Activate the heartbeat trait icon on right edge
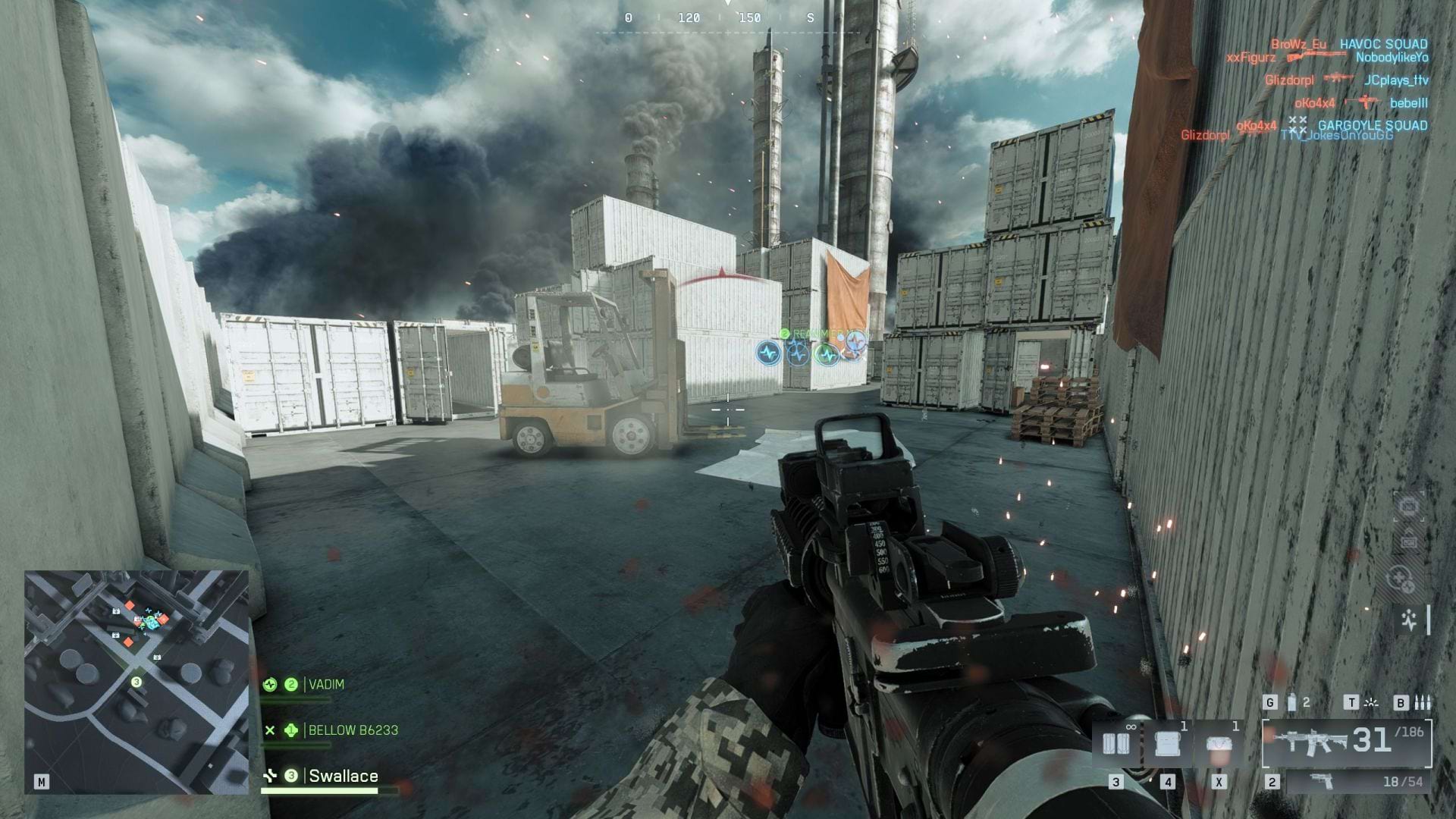The height and width of the screenshot is (819, 1456). [x=1409, y=620]
